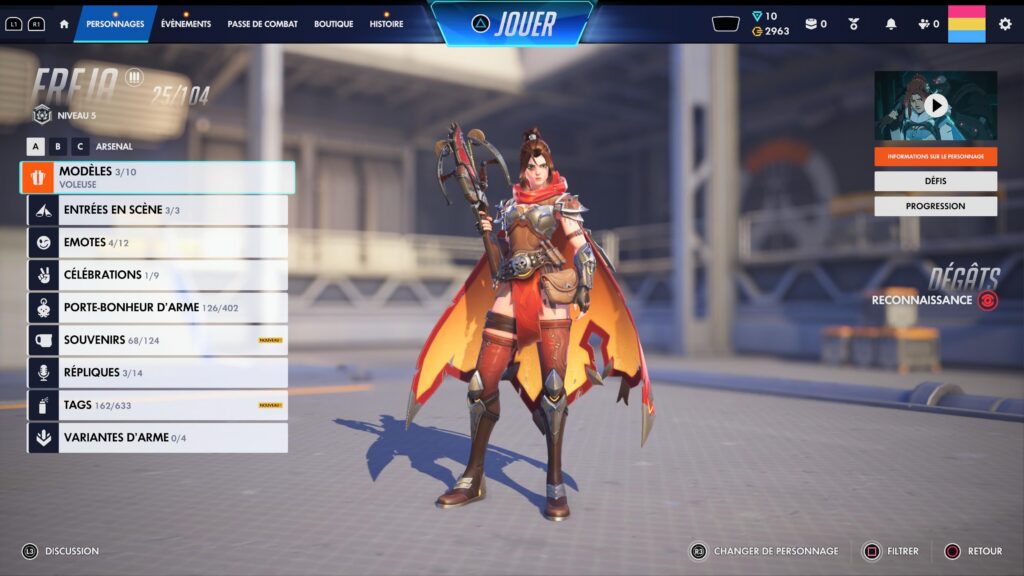
Task: Click the Défis button
Action: [935, 181]
